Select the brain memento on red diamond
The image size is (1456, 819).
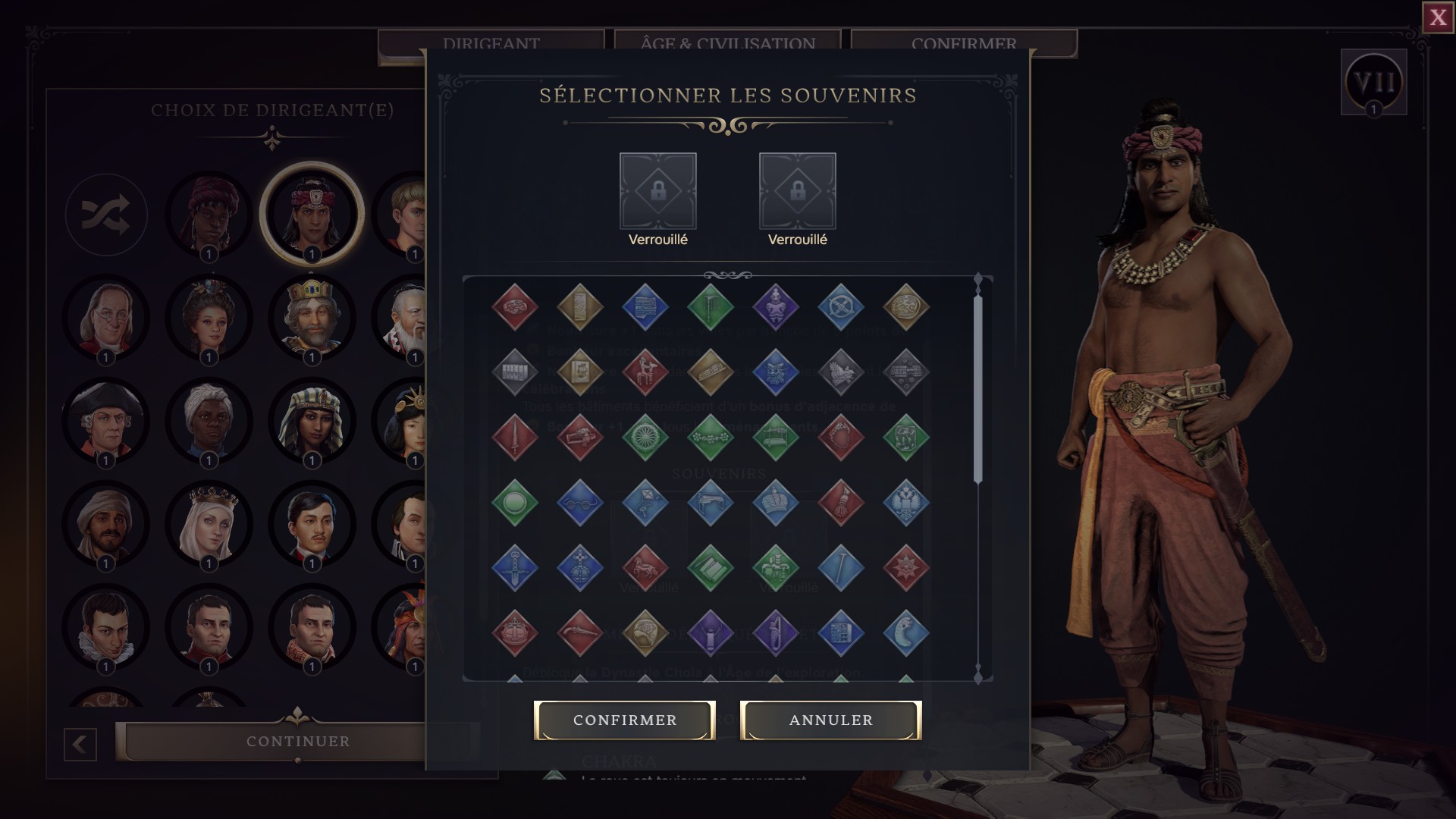click(x=514, y=306)
